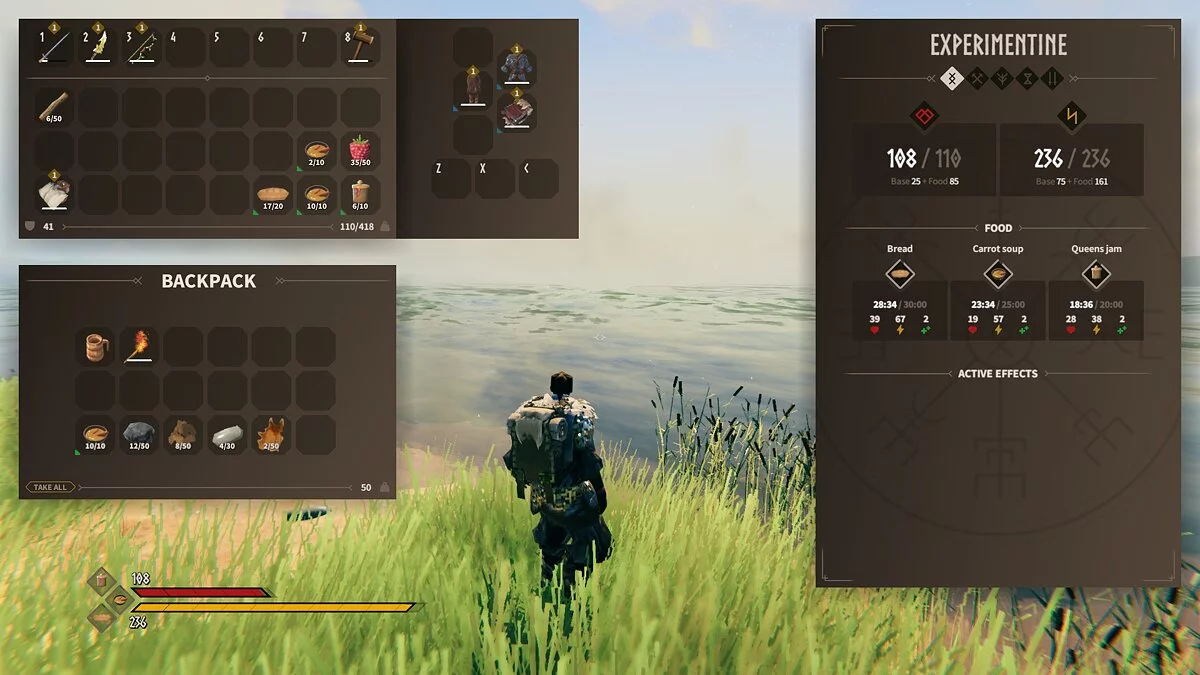The width and height of the screenshot is (1200, 675).
Task: Click the bread stack showing 17/20
Action: click(272, 195)
